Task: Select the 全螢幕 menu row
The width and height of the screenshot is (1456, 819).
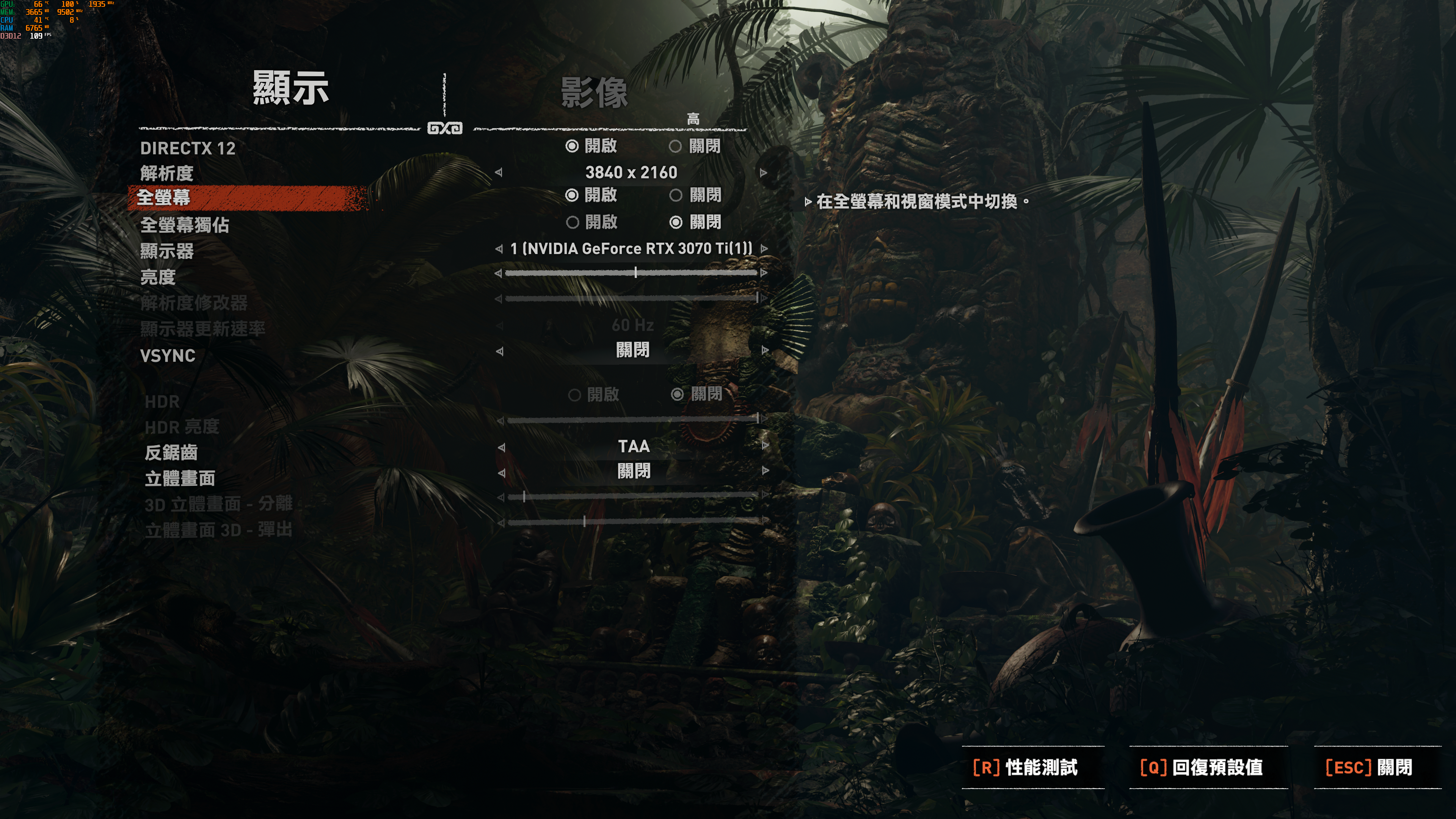Action: (x=164, y=197)
